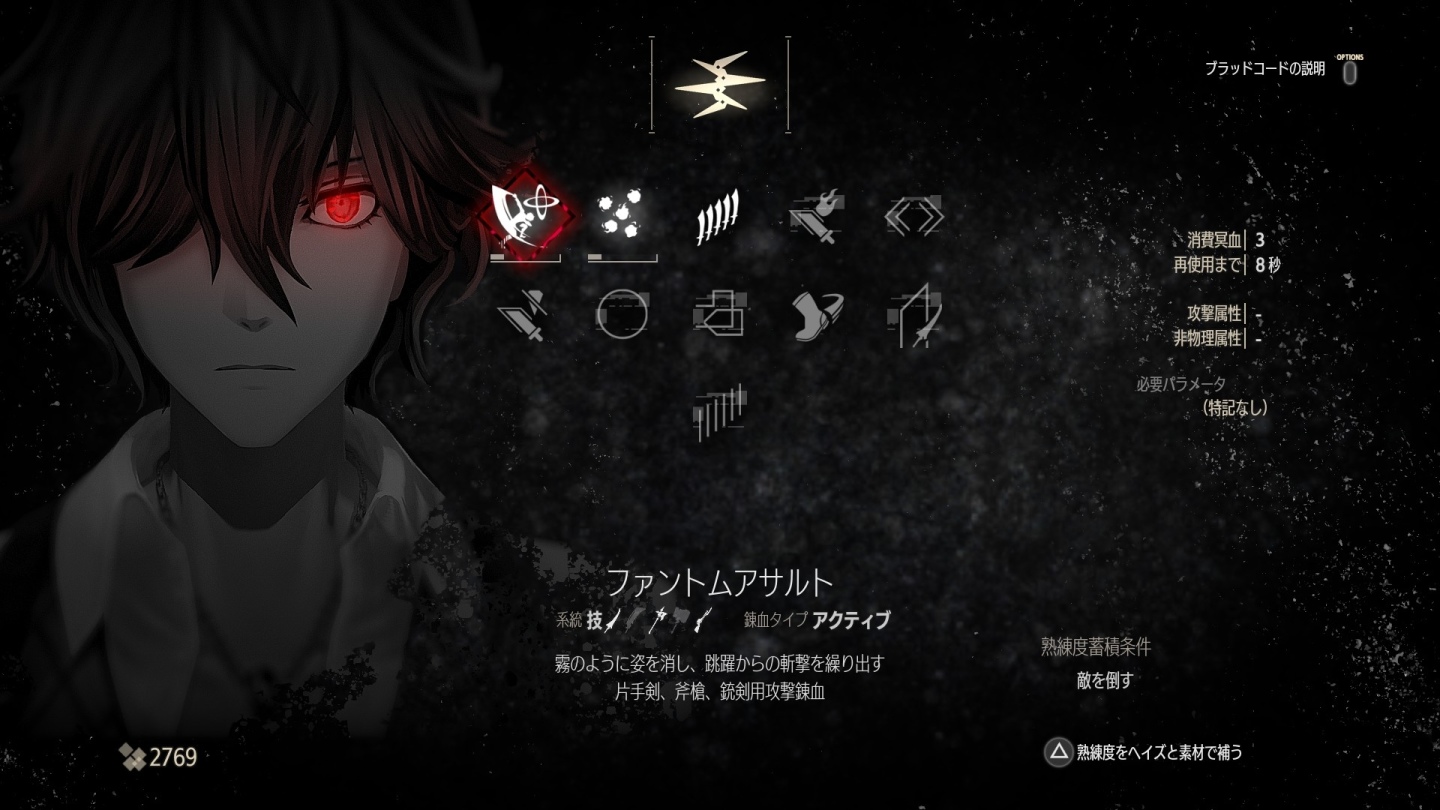
Task: Click the empty circle gift slot icon
Action: coord(622,315)
